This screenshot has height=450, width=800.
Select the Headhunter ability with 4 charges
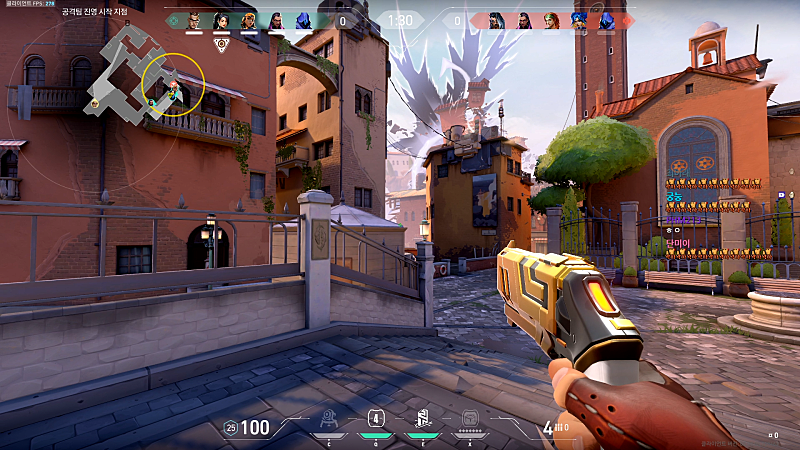pos(376,420)
